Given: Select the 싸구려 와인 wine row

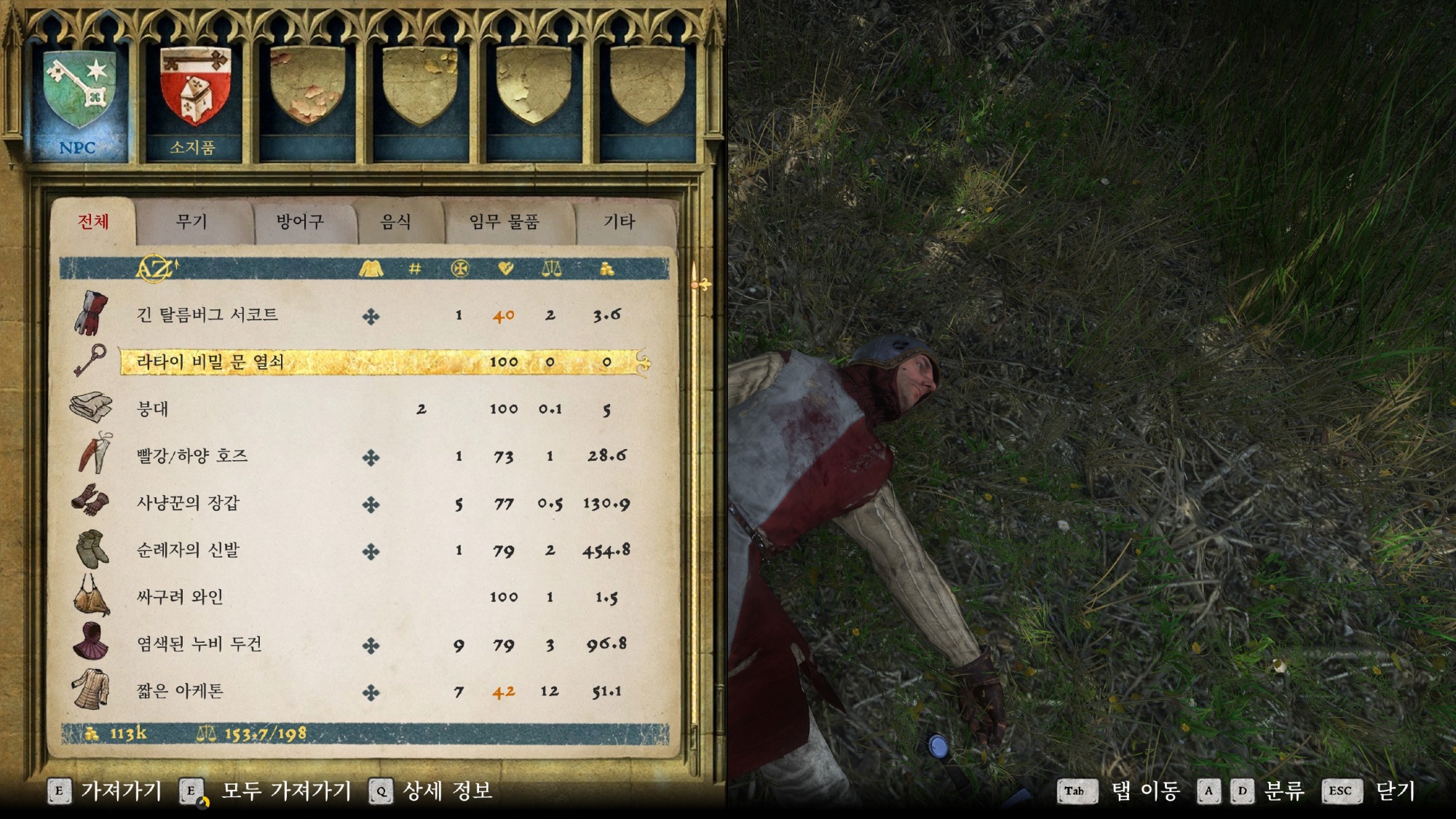Looking at the screenshot, I should pos(180,597).
